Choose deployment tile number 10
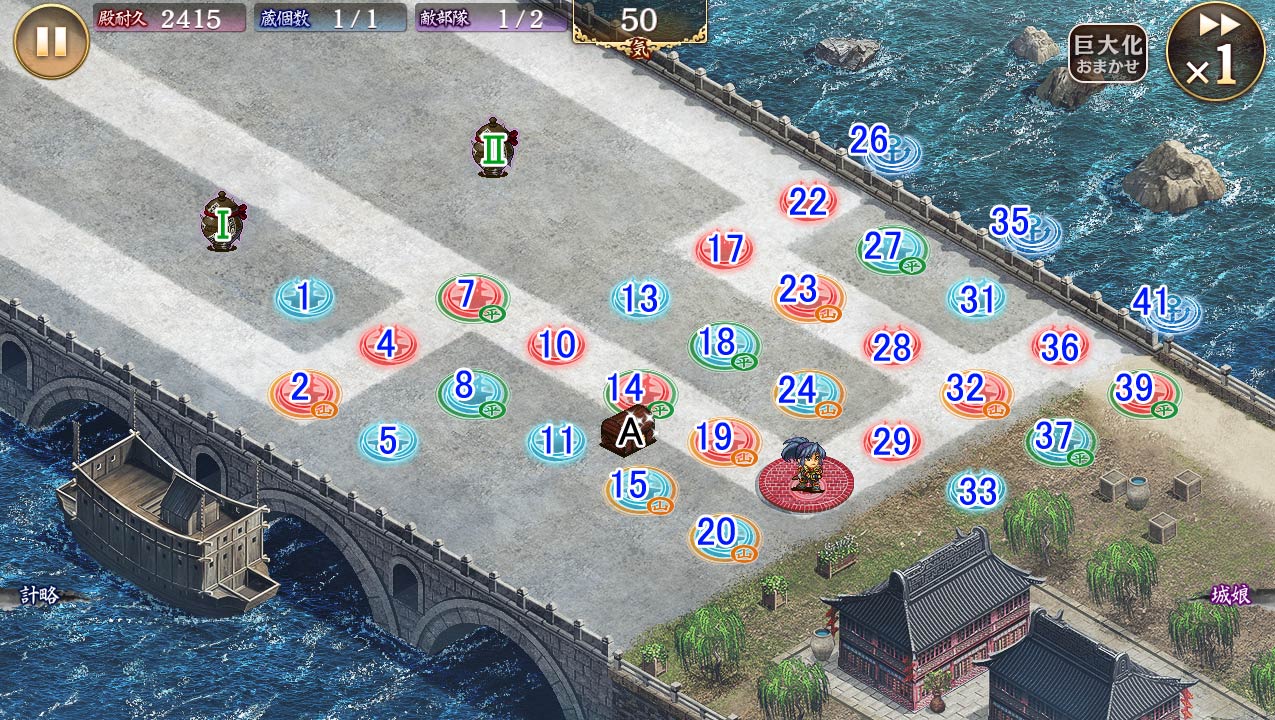 556,345
